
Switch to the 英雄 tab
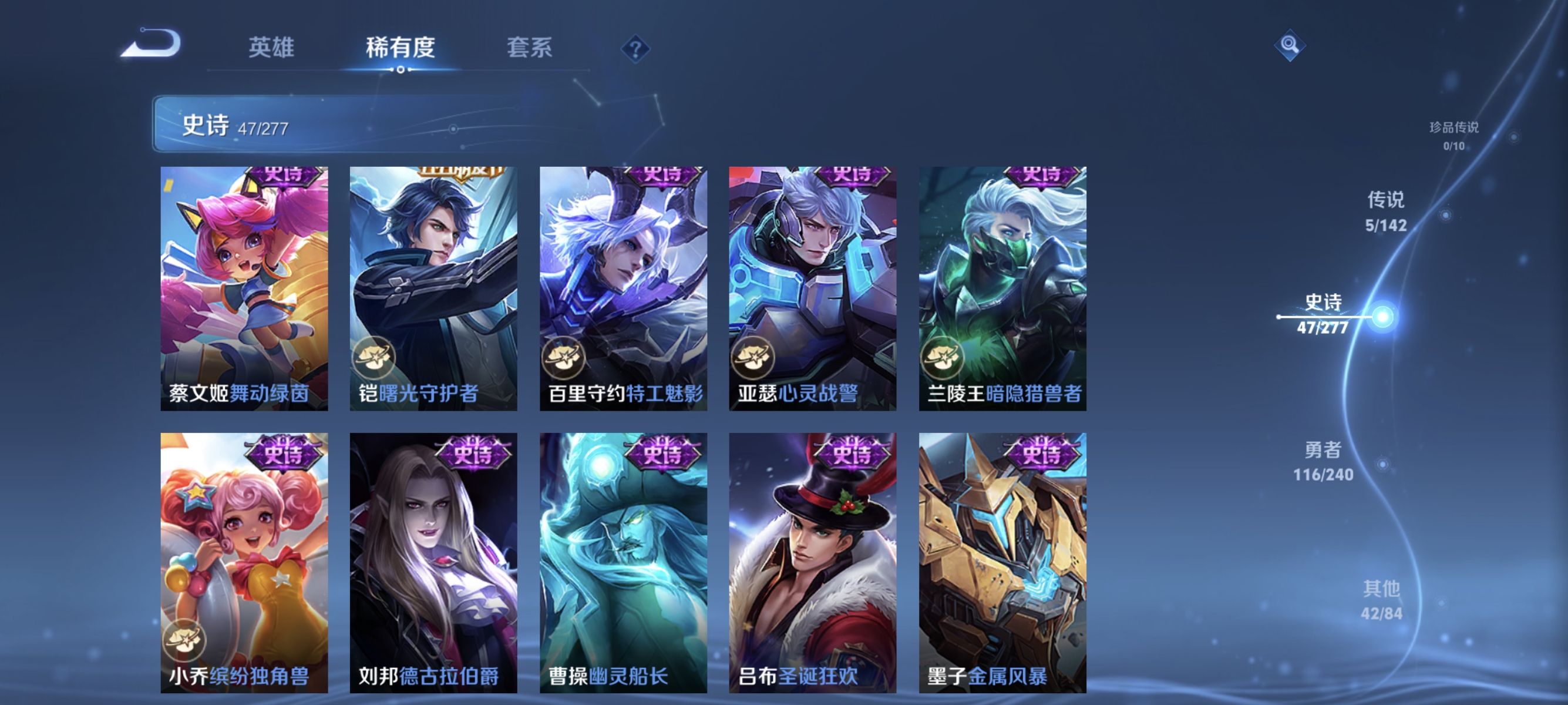click(x=272, y=49)
